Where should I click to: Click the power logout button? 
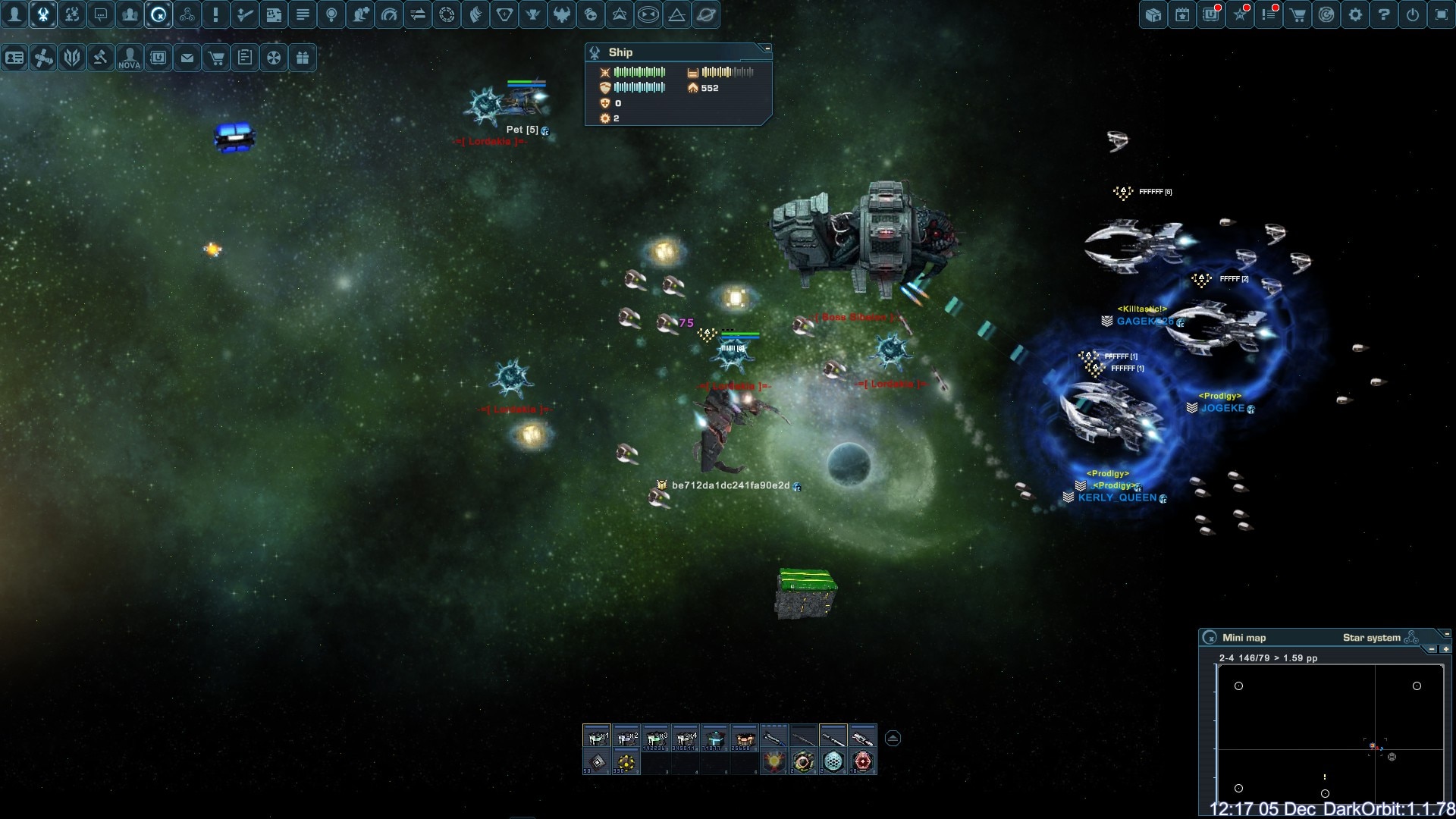[x=1413, y=14]
